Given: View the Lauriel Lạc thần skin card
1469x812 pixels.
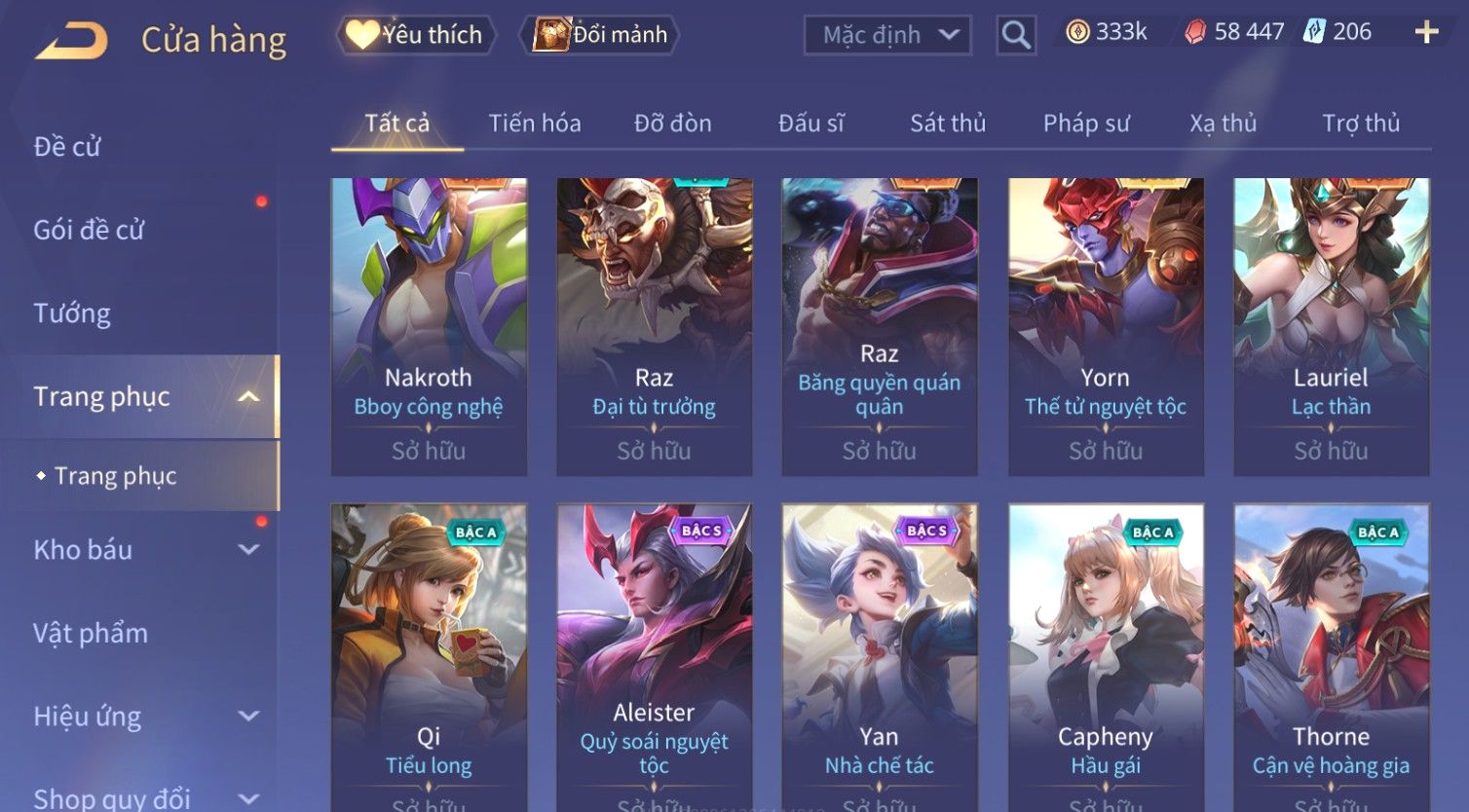Looking at the screenshot, I should [x=1331, y=326].
